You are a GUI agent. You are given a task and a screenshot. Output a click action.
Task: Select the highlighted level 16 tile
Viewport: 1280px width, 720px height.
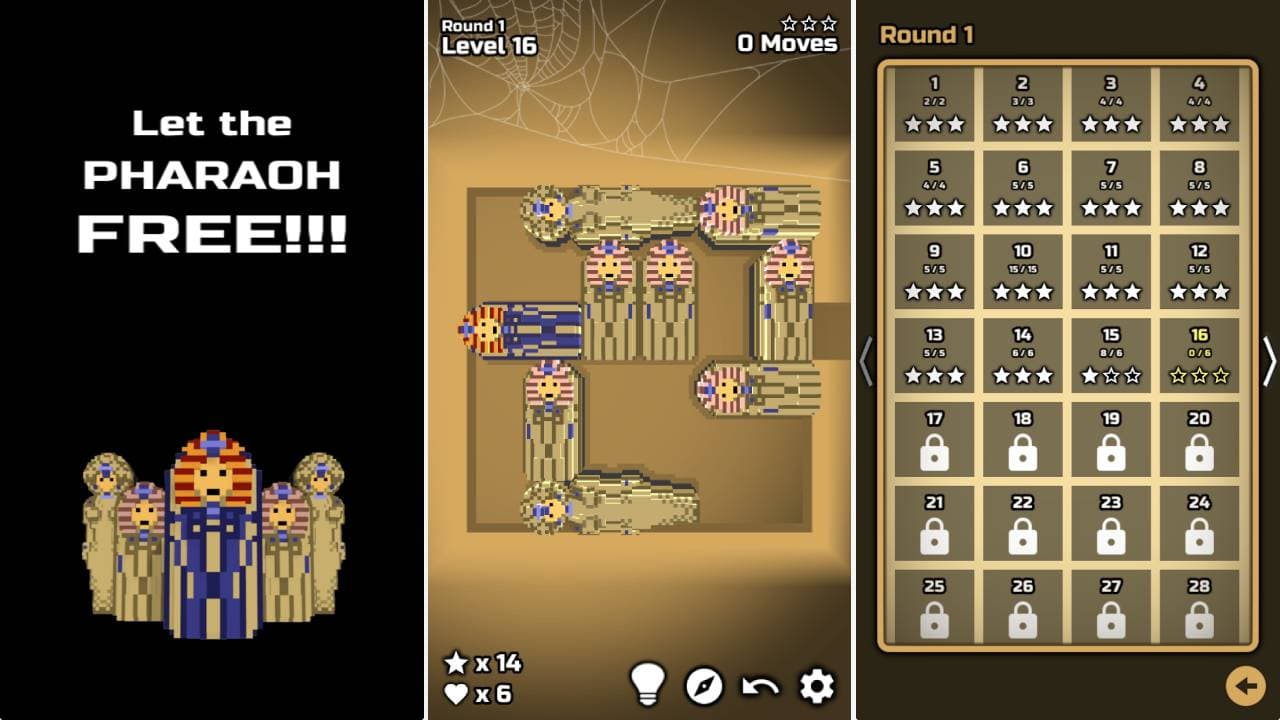point(1199,358)
